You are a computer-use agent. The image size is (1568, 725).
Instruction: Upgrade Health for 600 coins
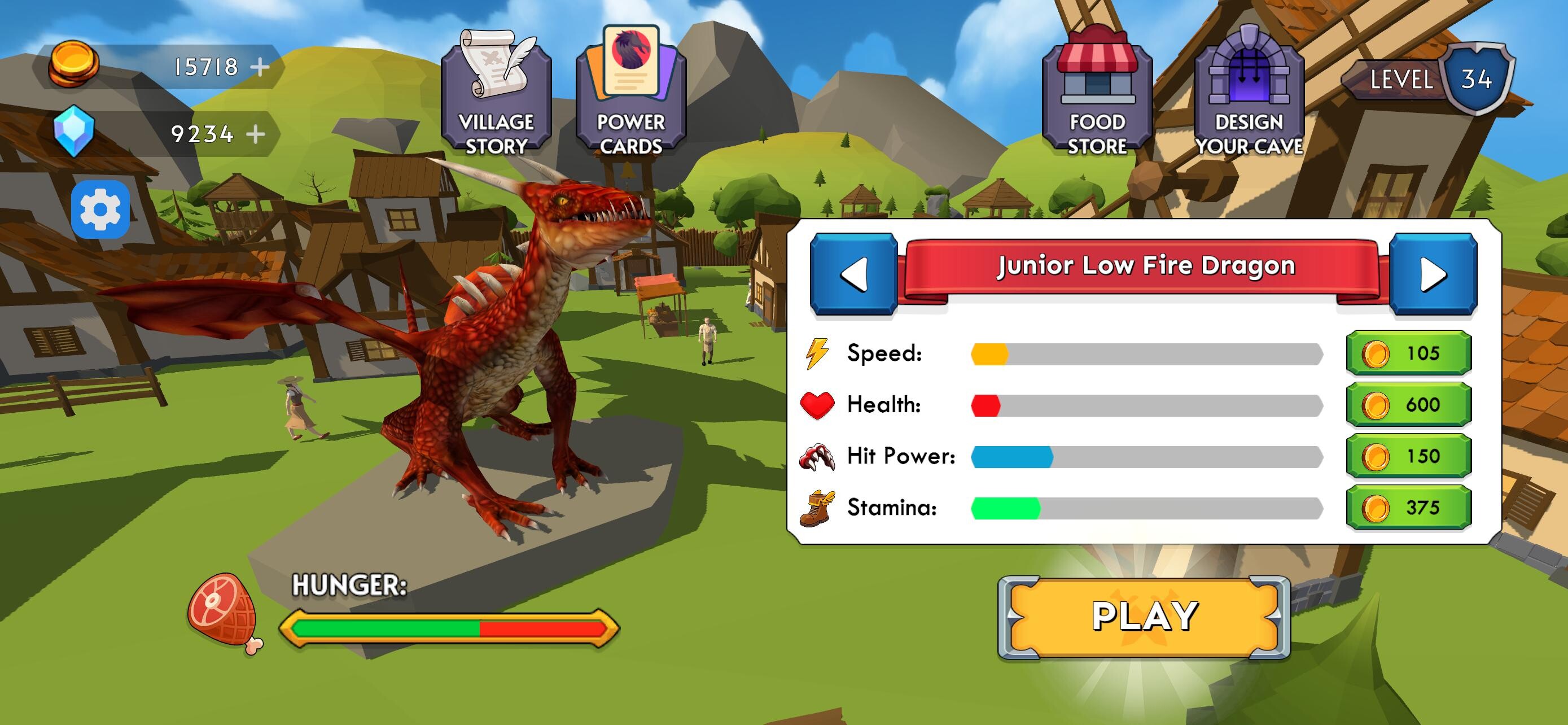point(1407,405)
